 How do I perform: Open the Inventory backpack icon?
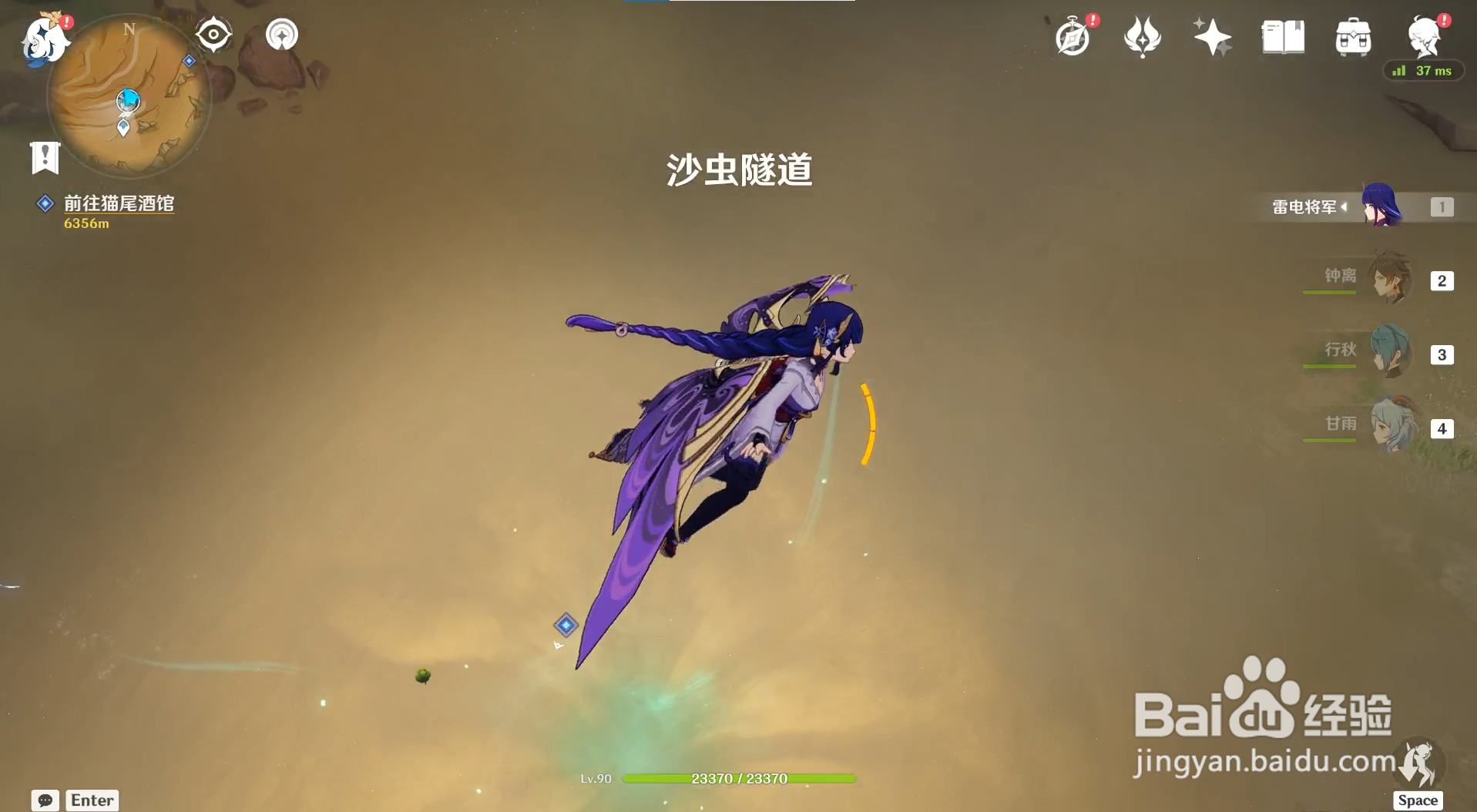point(1353,35)
